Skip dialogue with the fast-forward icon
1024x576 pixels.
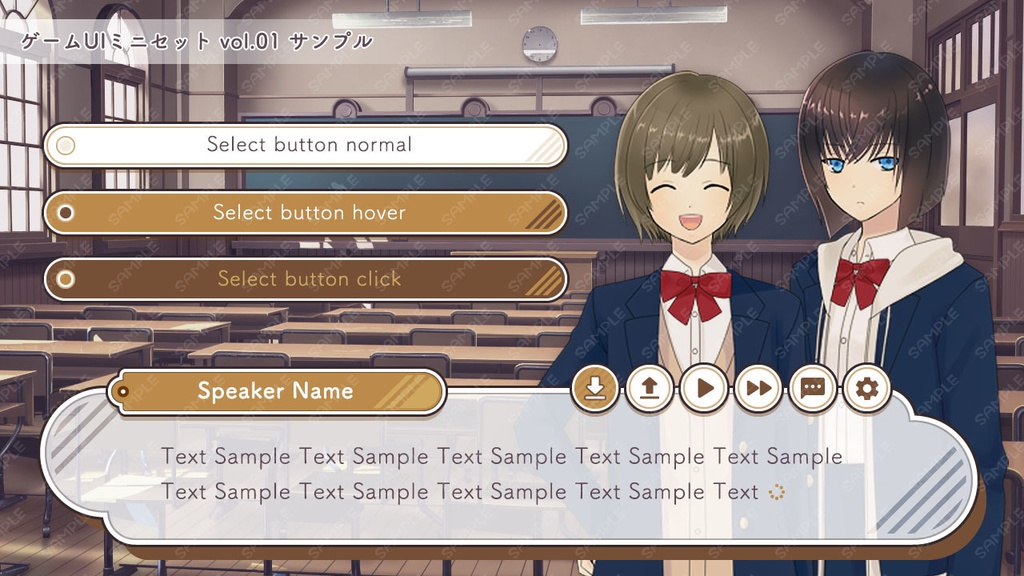point(758,388)
